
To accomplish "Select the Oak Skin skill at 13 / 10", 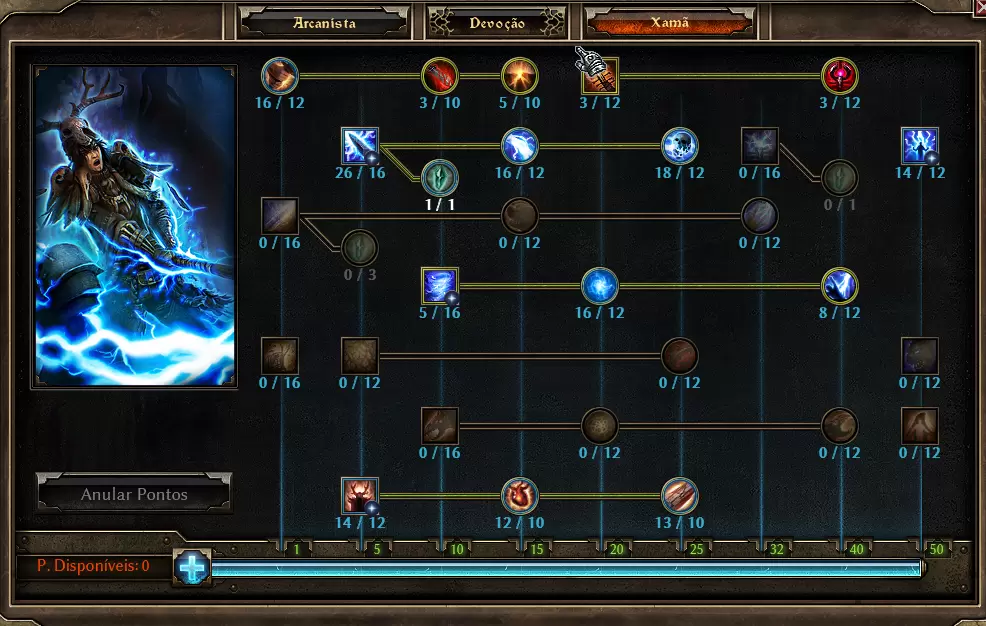I will 680,496.
